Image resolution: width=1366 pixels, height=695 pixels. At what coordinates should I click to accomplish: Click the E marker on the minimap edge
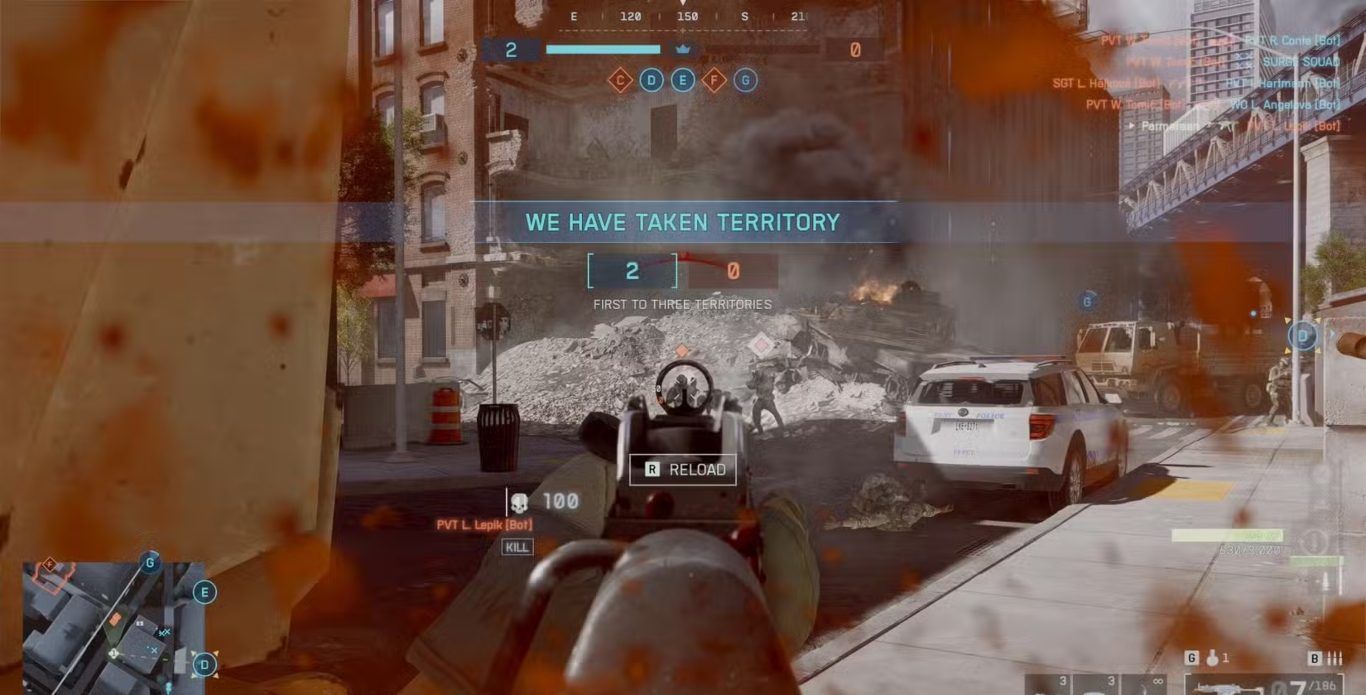click(x=205, y=593)
